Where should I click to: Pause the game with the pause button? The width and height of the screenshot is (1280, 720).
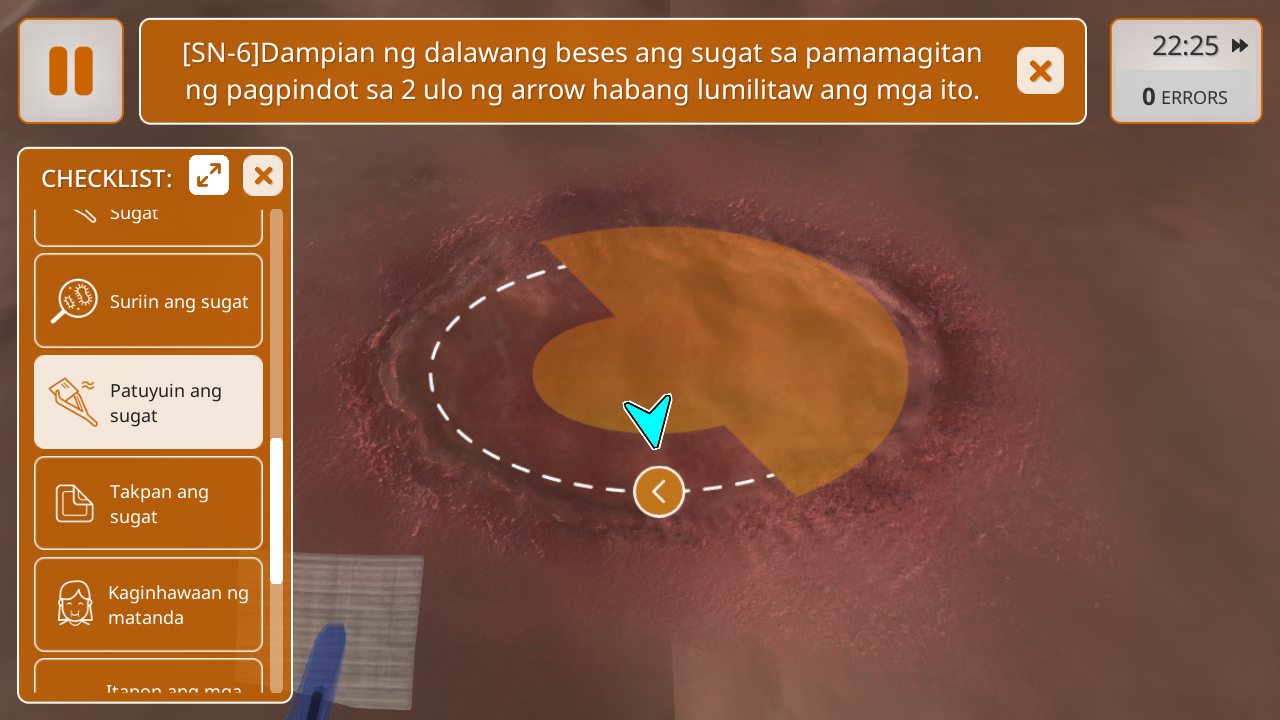point(71,71)
